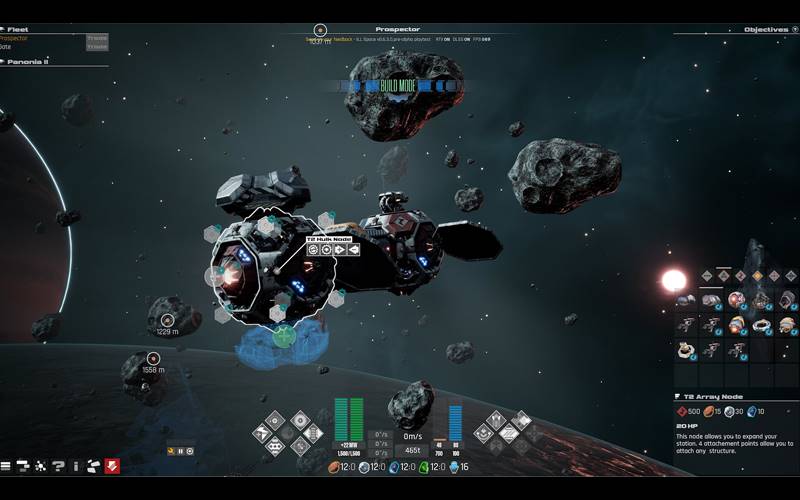Click the asteroid marker at 1229 m
The width and height of the screenshot is (800, 500).
tap(166, 320)
